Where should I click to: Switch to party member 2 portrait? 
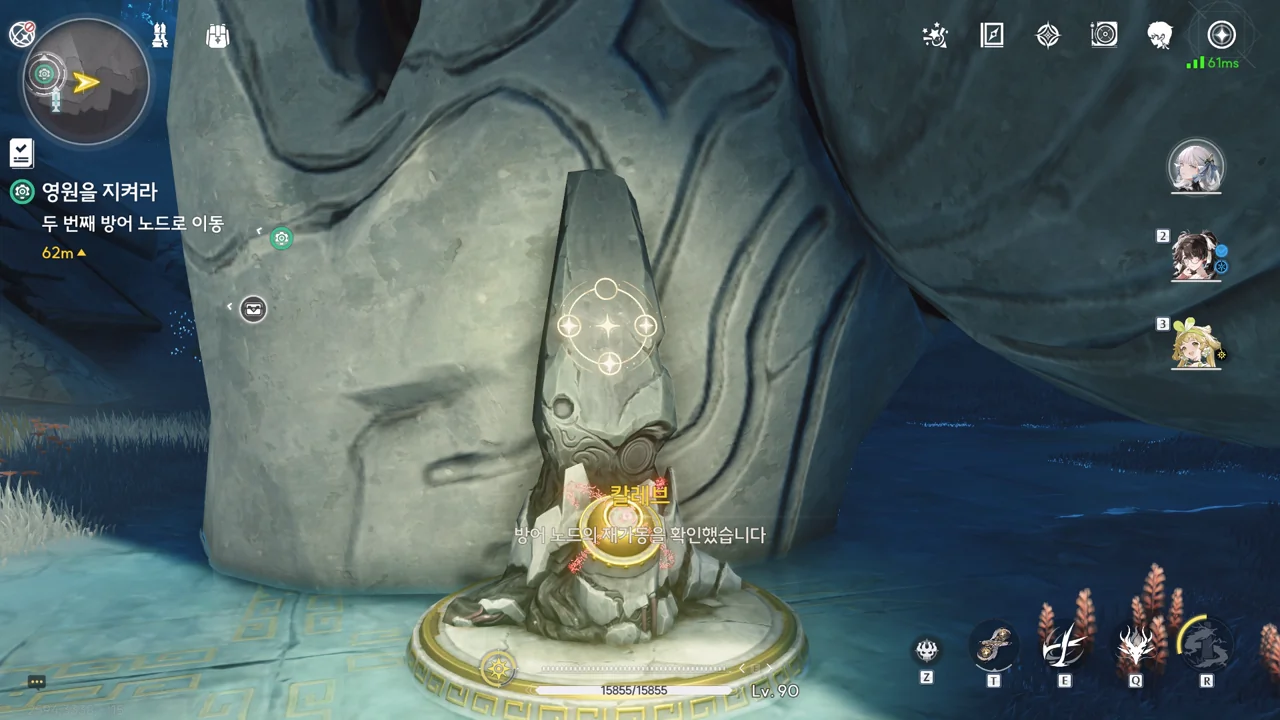1196,257
